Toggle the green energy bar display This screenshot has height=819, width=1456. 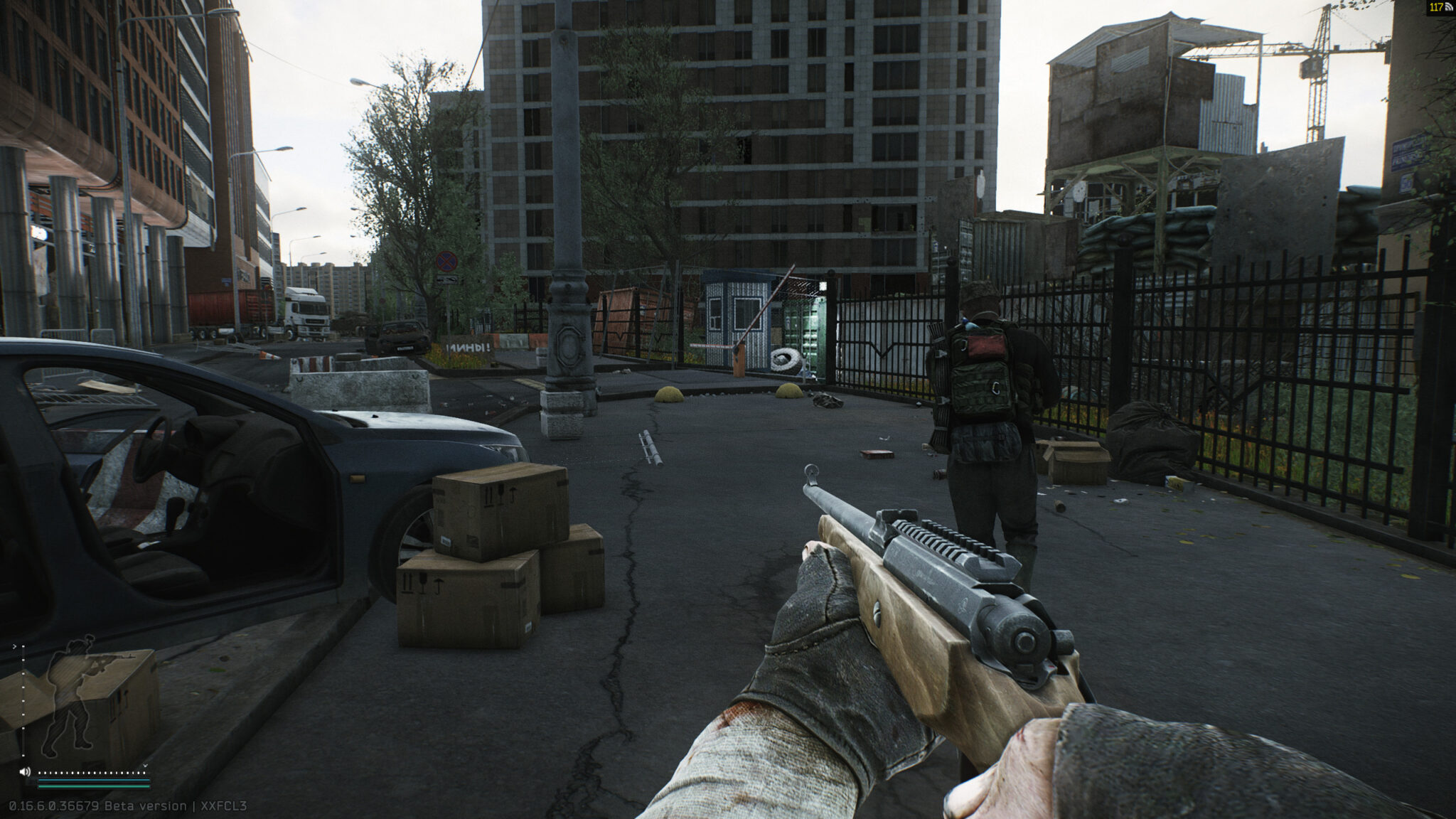tap(93, 786)
